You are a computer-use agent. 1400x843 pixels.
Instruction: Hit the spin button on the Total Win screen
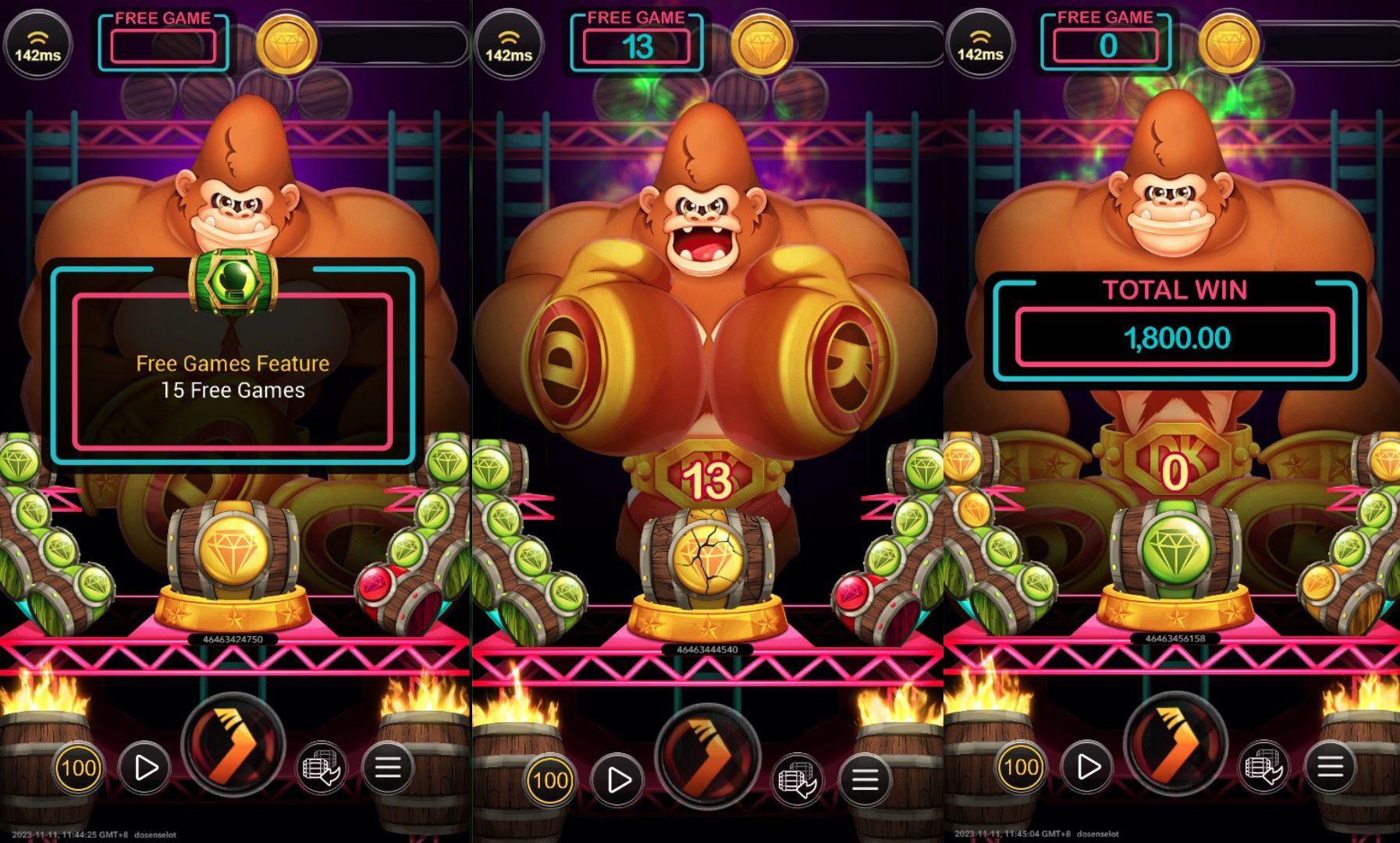(x=1174, y=744)
